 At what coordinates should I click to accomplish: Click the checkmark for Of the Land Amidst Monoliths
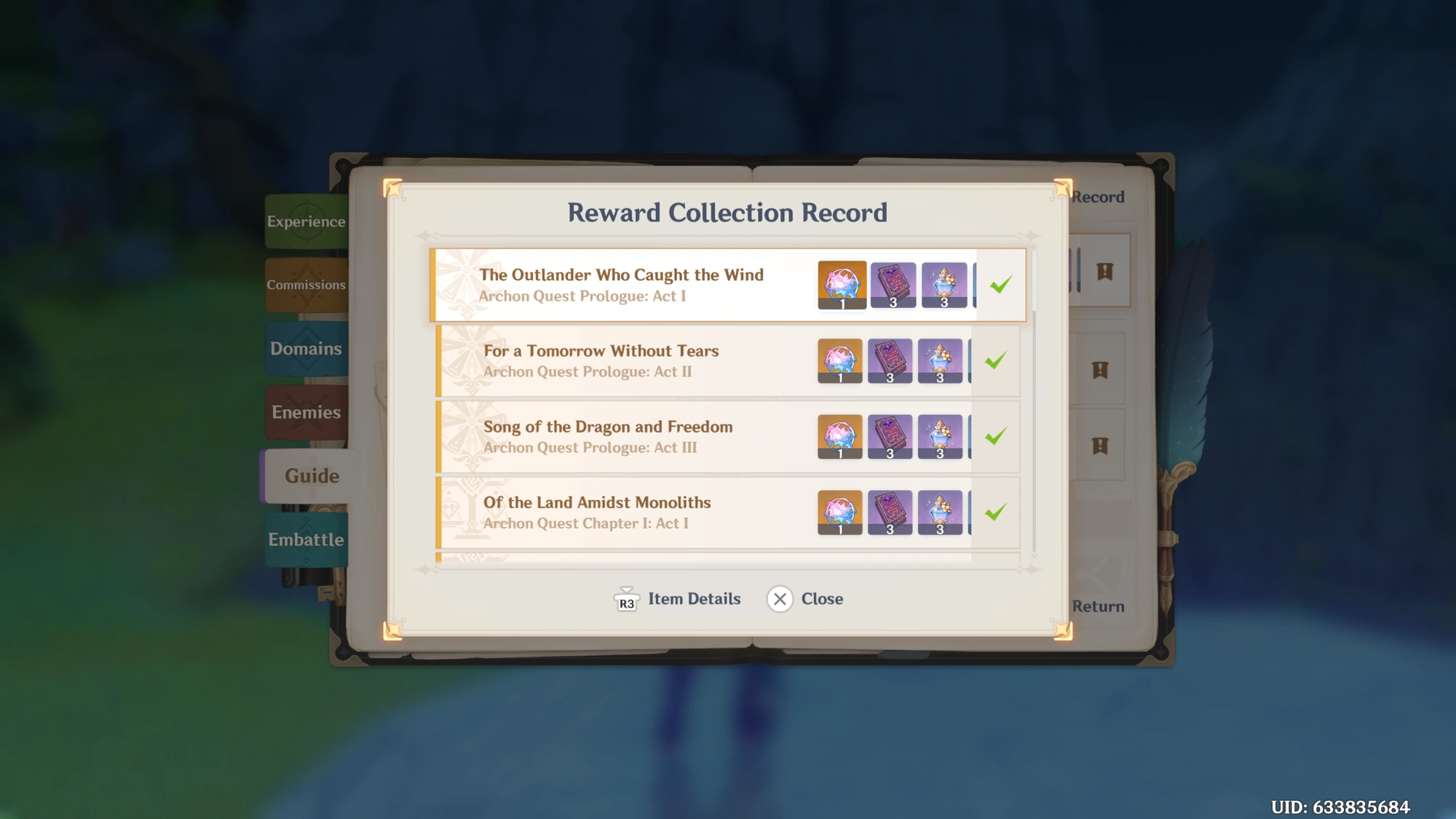coord(994,513)
